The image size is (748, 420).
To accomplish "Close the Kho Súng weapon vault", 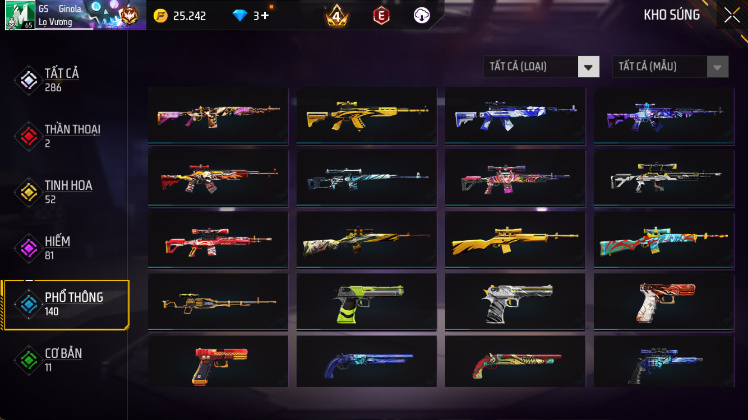I will tap(731, 15).
